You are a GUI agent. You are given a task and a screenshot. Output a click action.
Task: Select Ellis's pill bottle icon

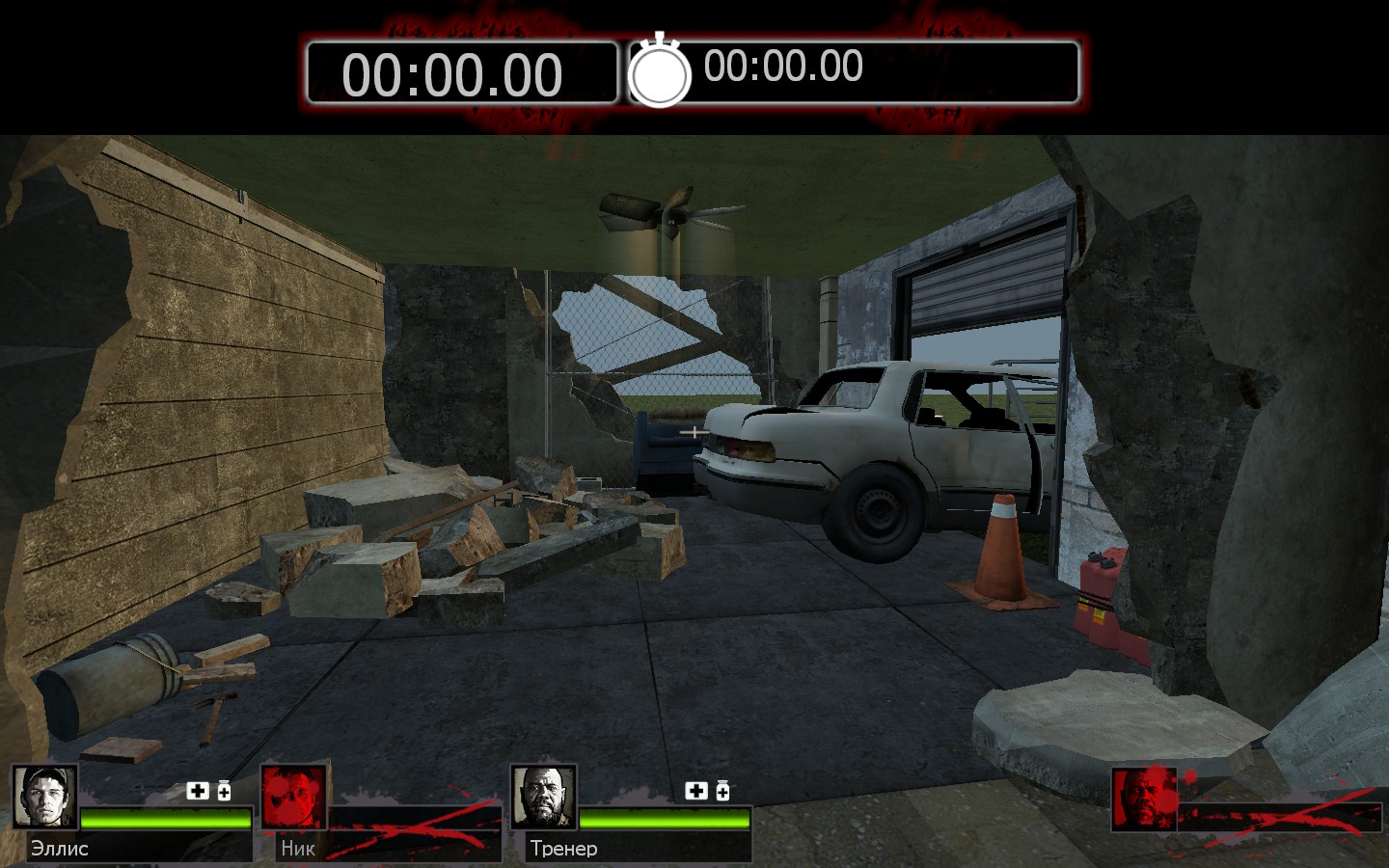pos(224,791)
